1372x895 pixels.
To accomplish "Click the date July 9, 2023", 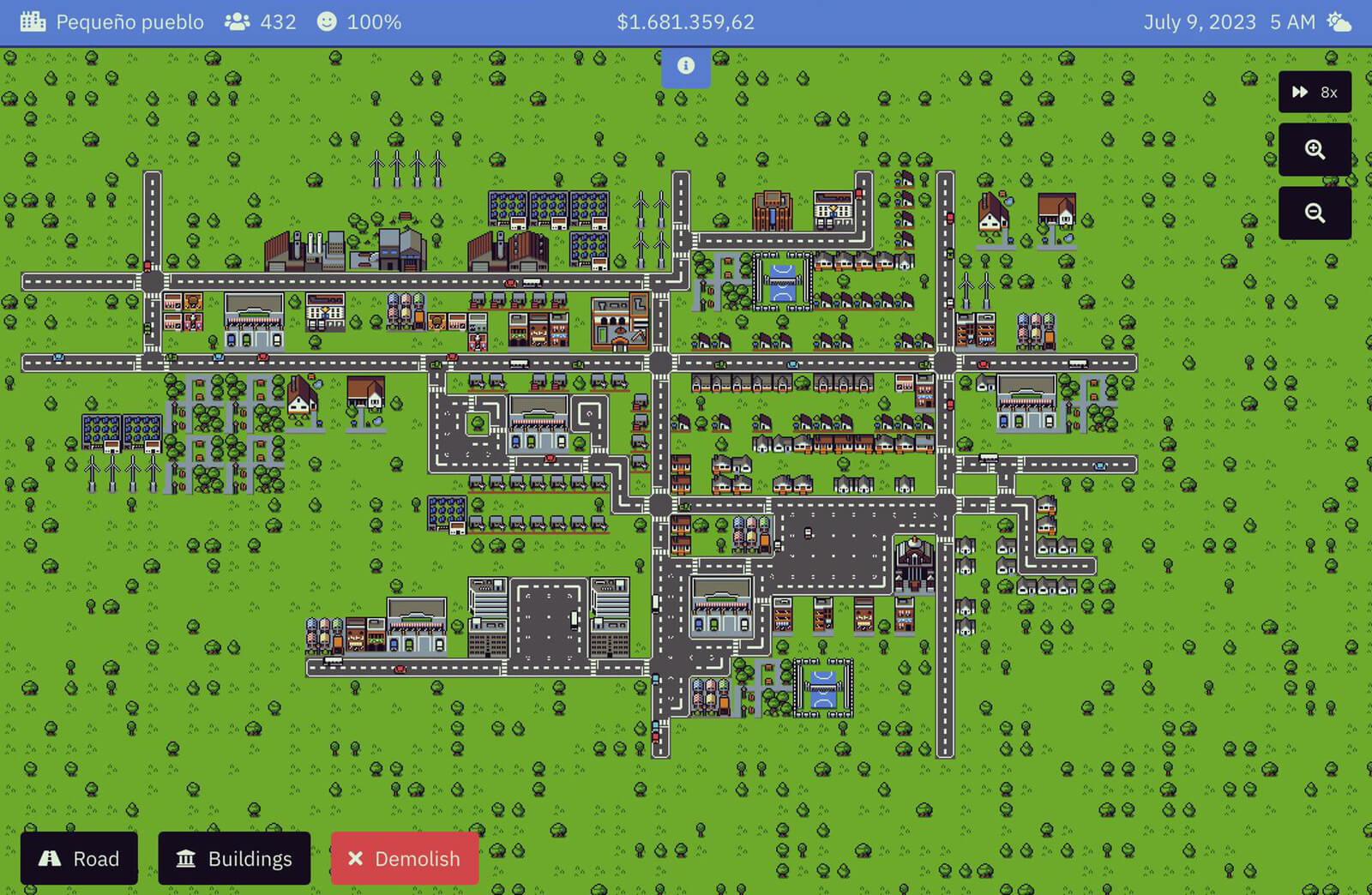I will pos(1200,21).
